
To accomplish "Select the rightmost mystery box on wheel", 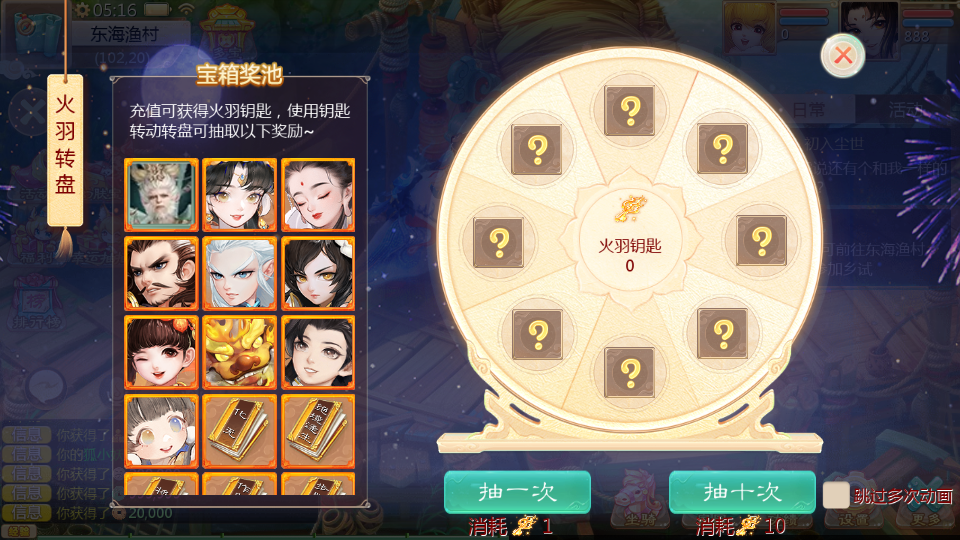I will click(762, 240).
